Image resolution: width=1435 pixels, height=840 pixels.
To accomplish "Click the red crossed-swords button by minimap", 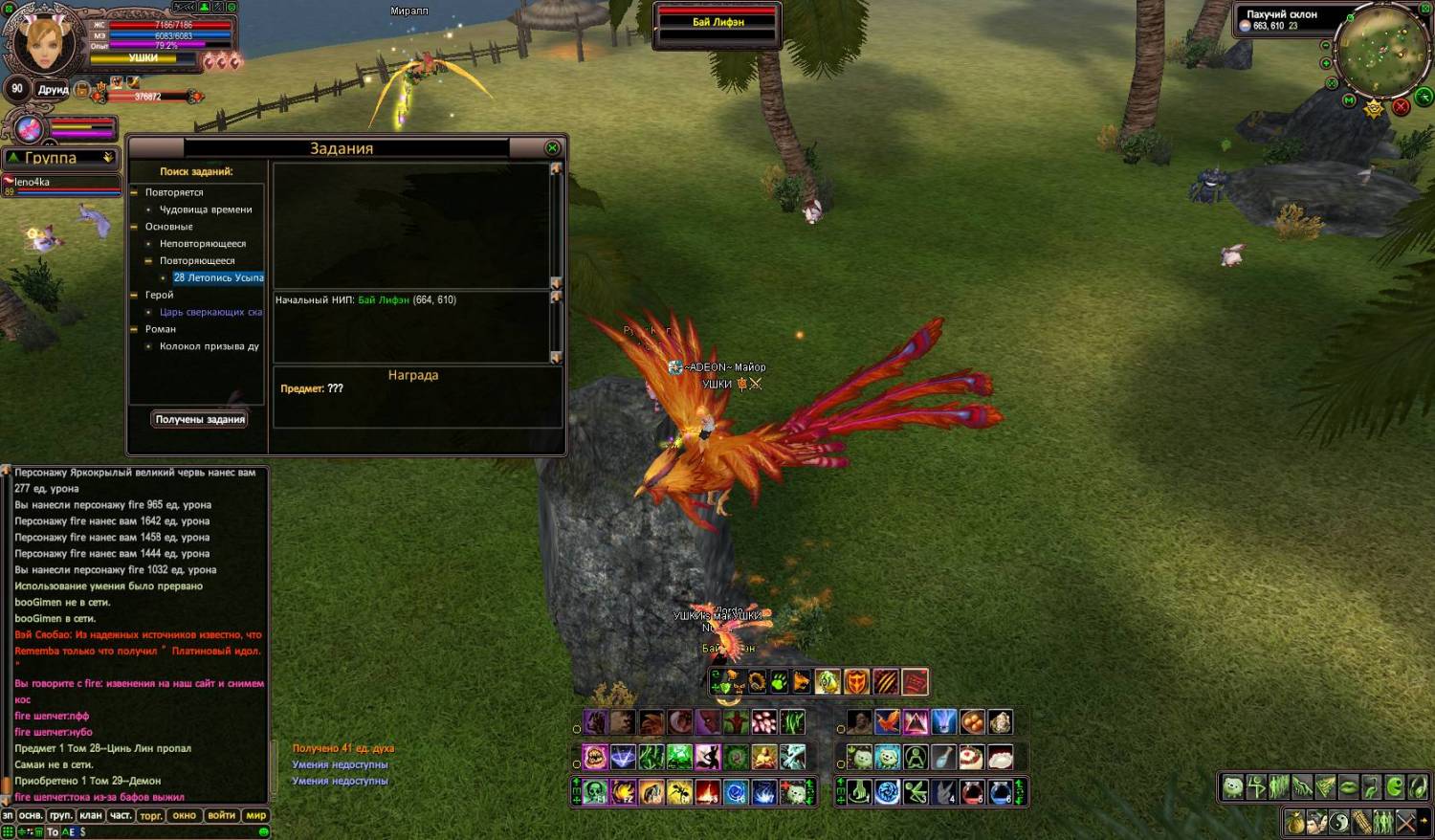I will pos(1401,106).
